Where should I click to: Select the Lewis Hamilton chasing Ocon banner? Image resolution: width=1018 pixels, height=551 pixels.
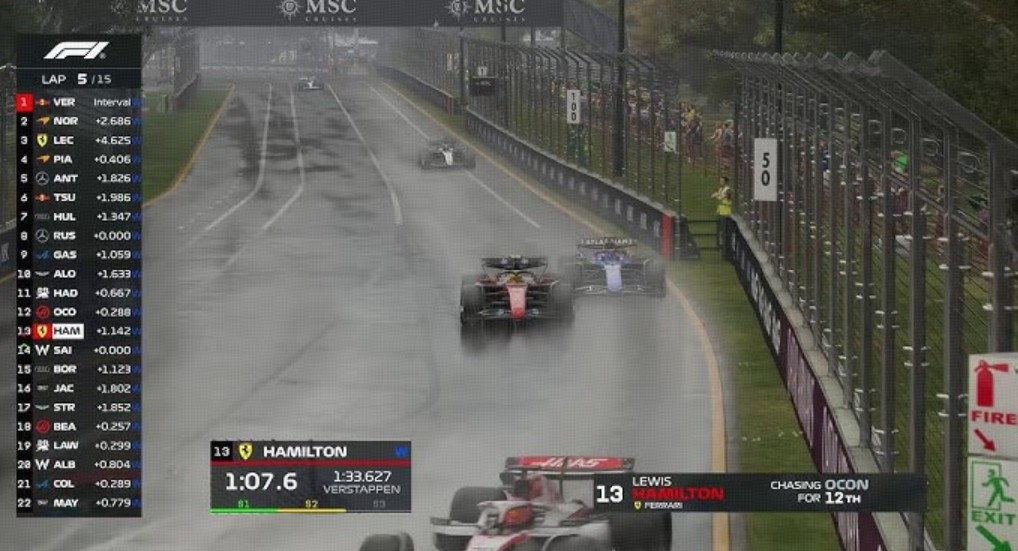tap(759, 492)
